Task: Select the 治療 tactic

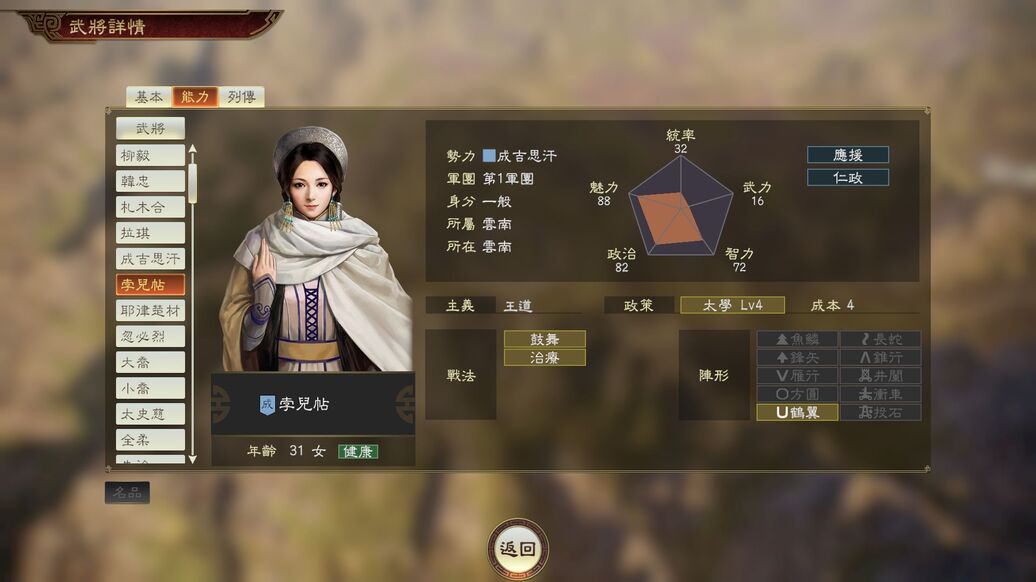Action: tap(544, 357)
